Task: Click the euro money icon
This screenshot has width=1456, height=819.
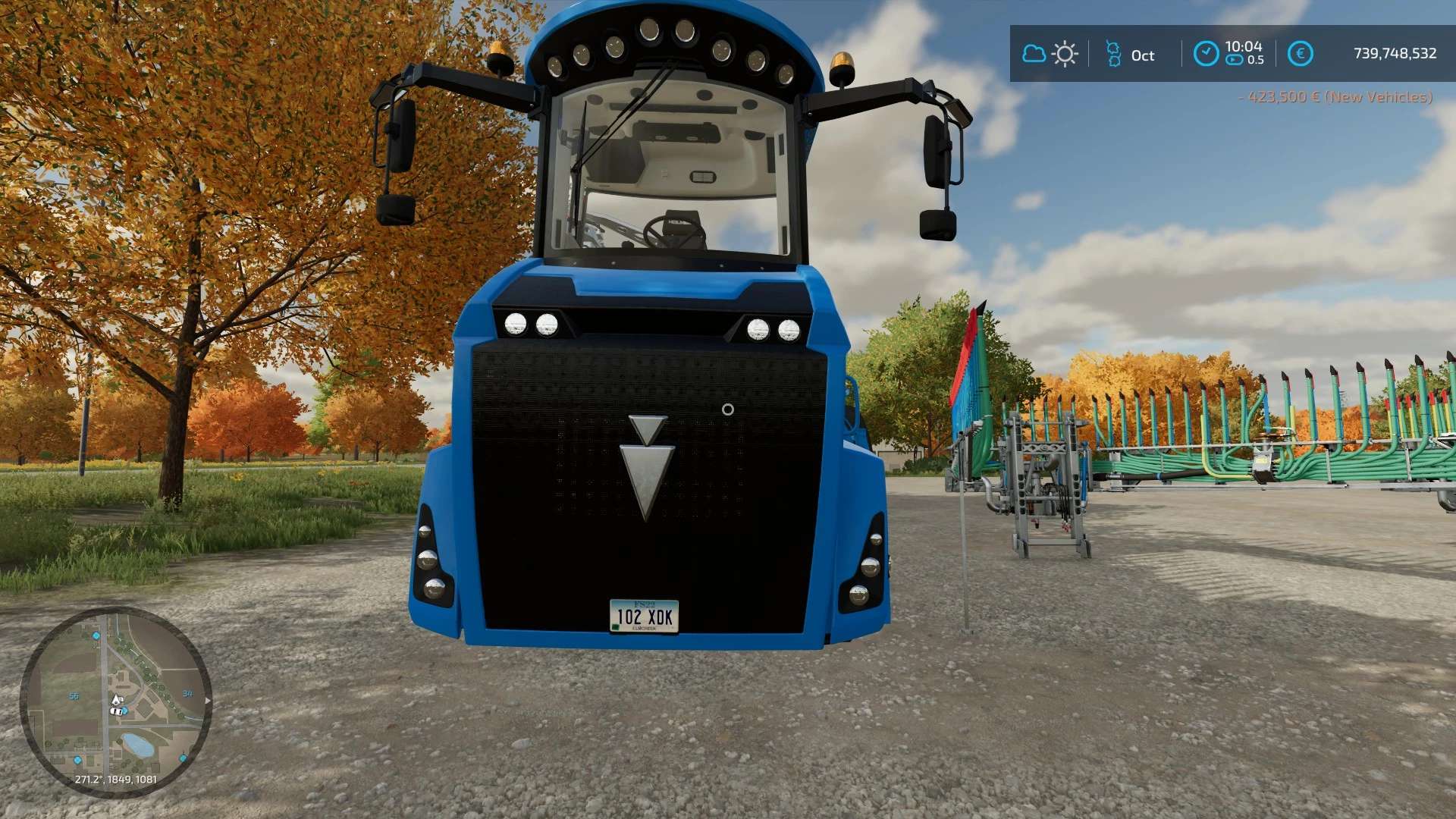Action: click(1300, 54)
